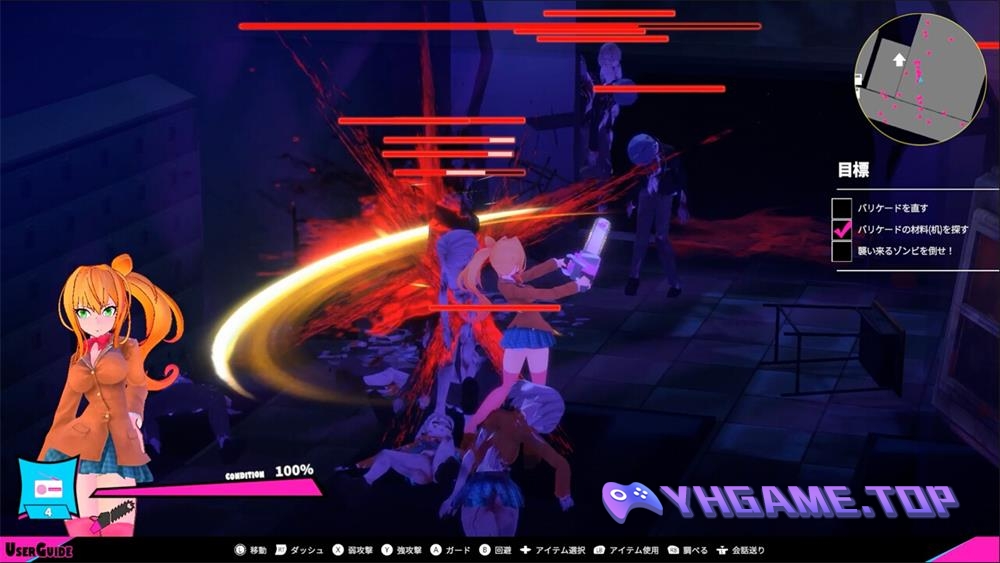The height and width of the screenshot is (563, 1000).
Task: Click the YHGAME.TOP watermark logo
Action: point(780,501)
